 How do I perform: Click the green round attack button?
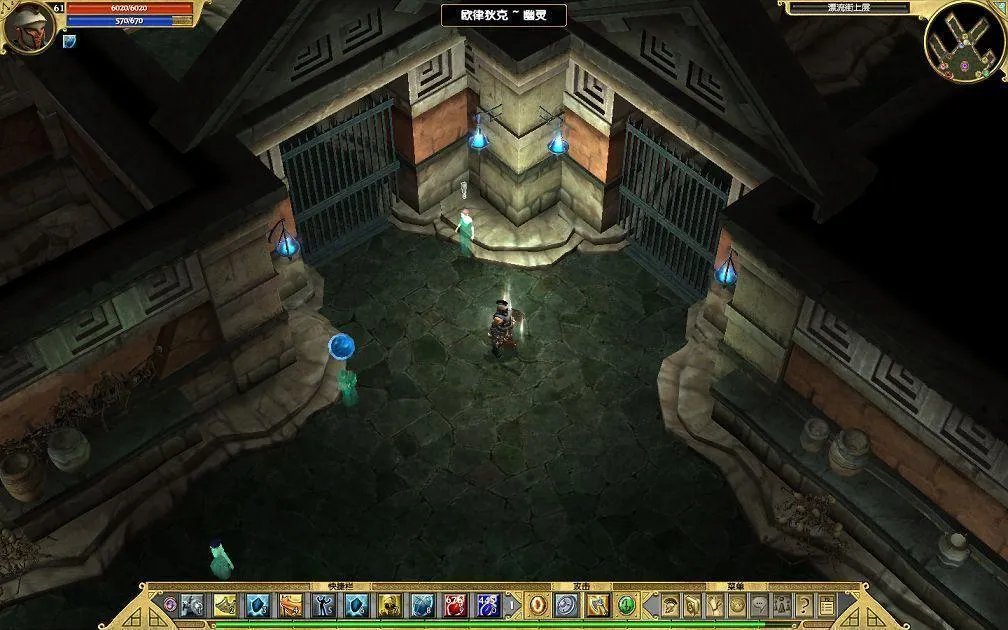626,605
